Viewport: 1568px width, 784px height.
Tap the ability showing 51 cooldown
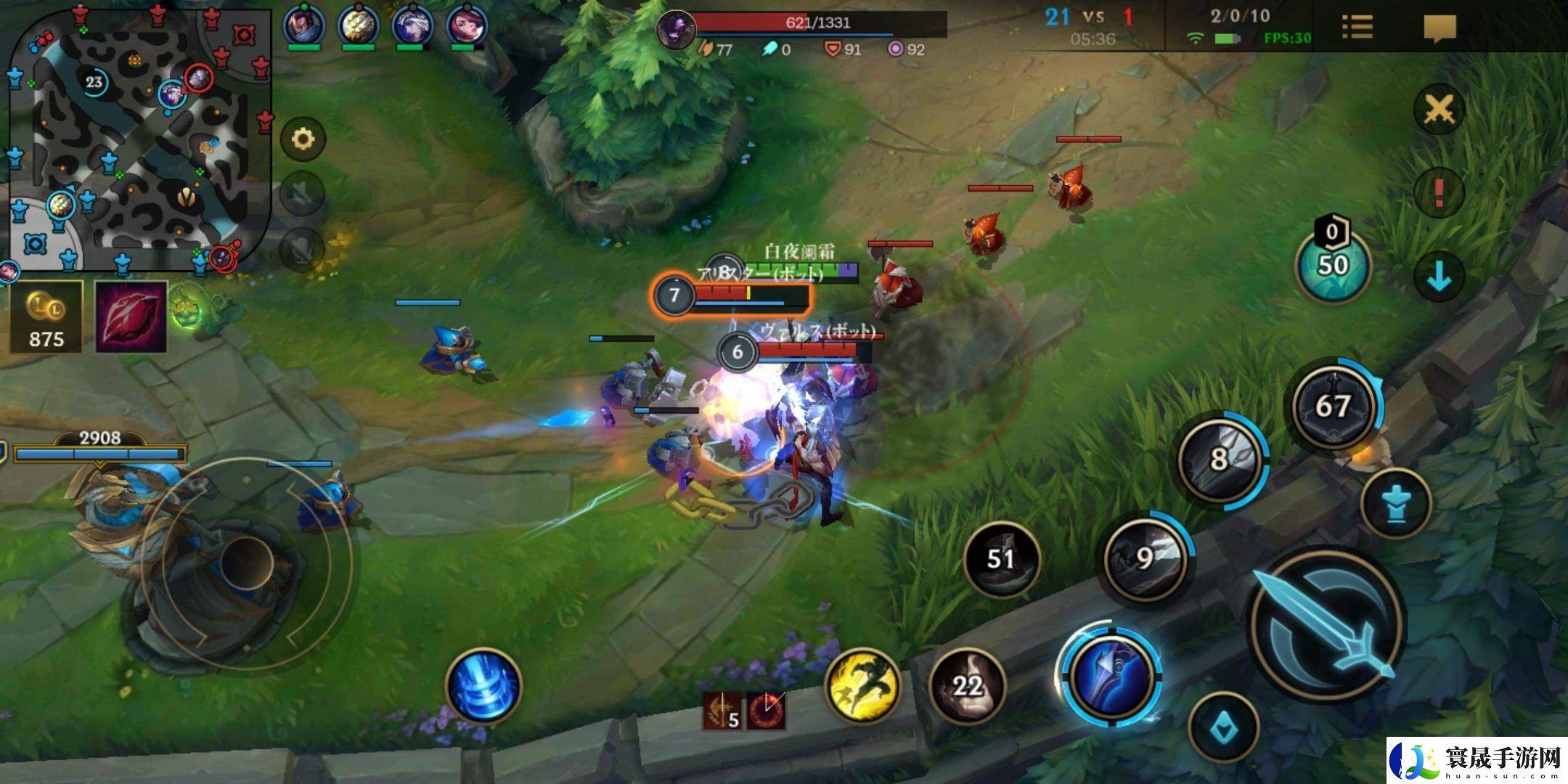[x=1001, y=558]
